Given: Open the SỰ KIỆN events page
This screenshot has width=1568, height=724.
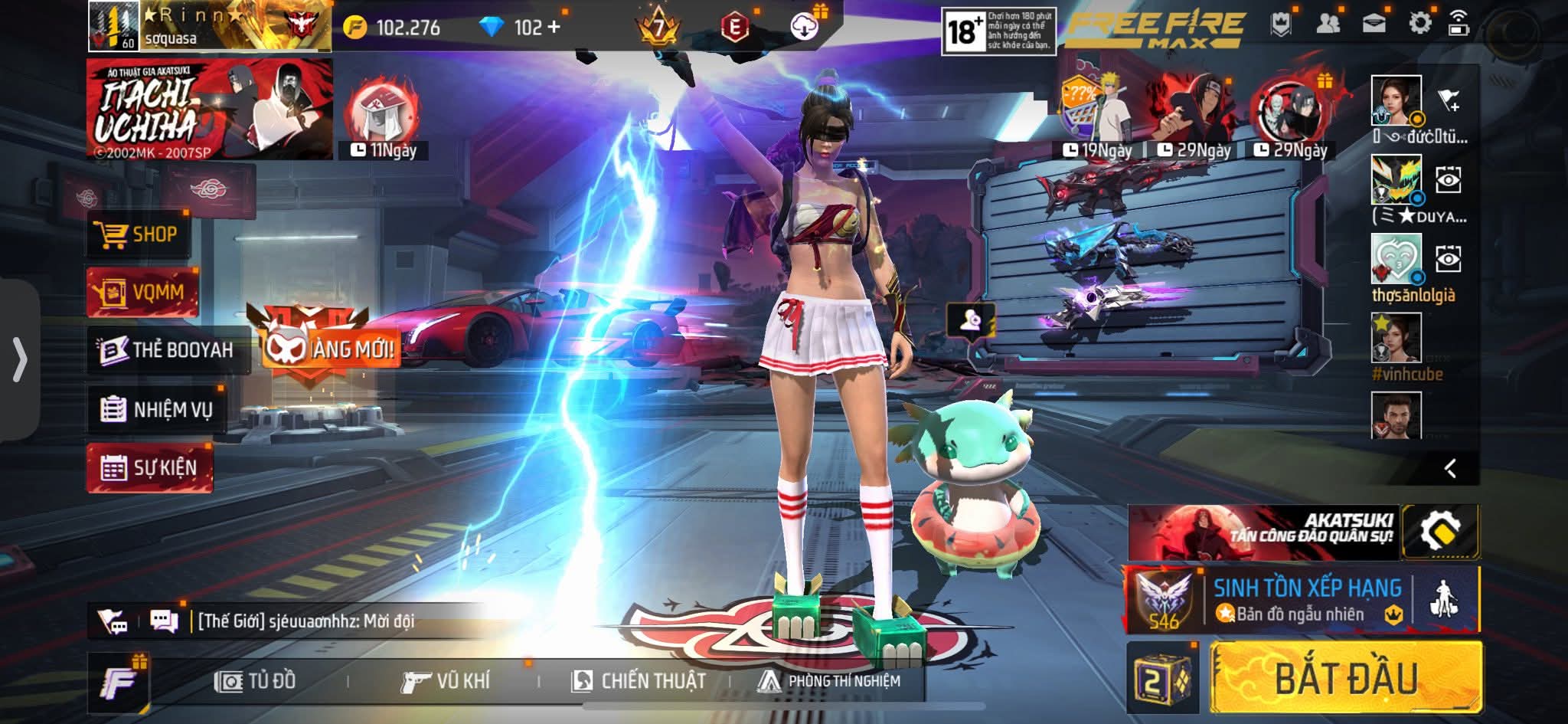Looking at the screenshot, I should click(x=150, y=467).
